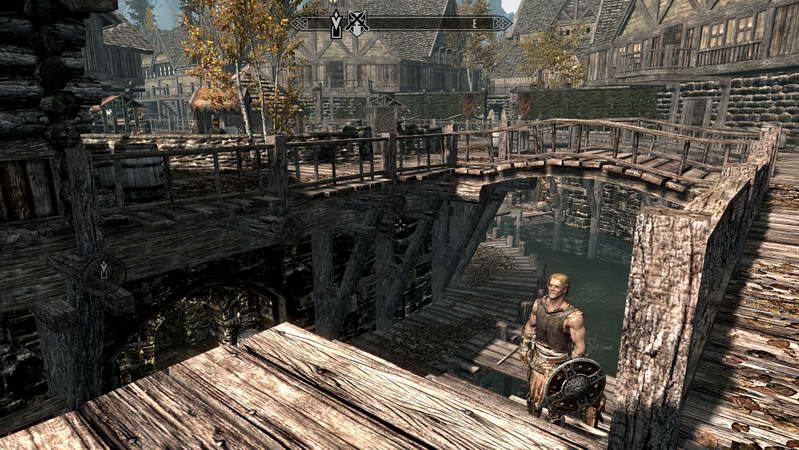Click the floating quest marker by the log wall

point(104,270)
